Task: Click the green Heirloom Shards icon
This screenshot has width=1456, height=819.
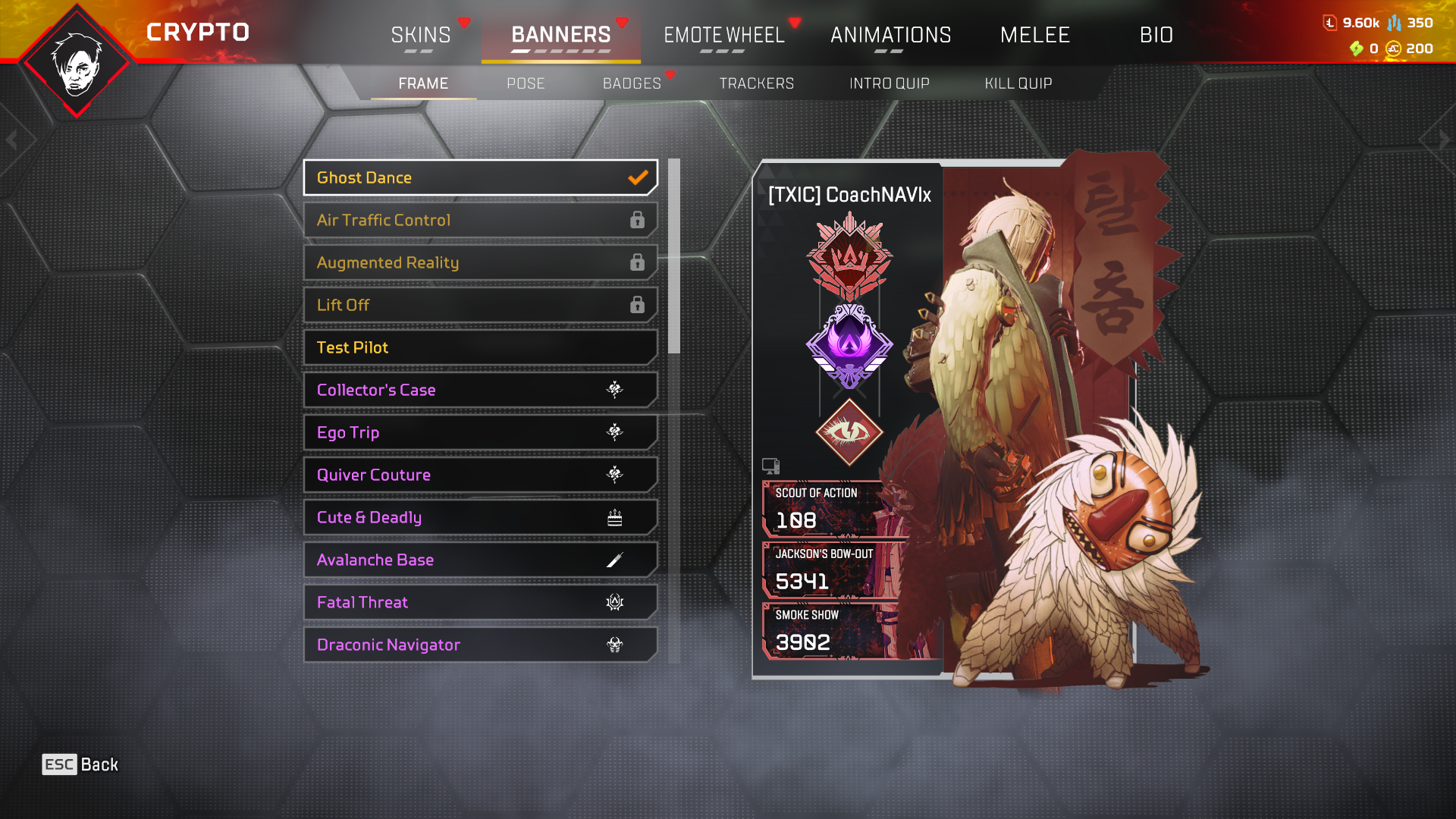Action: pyautogui.click(x=1356, y=49)
